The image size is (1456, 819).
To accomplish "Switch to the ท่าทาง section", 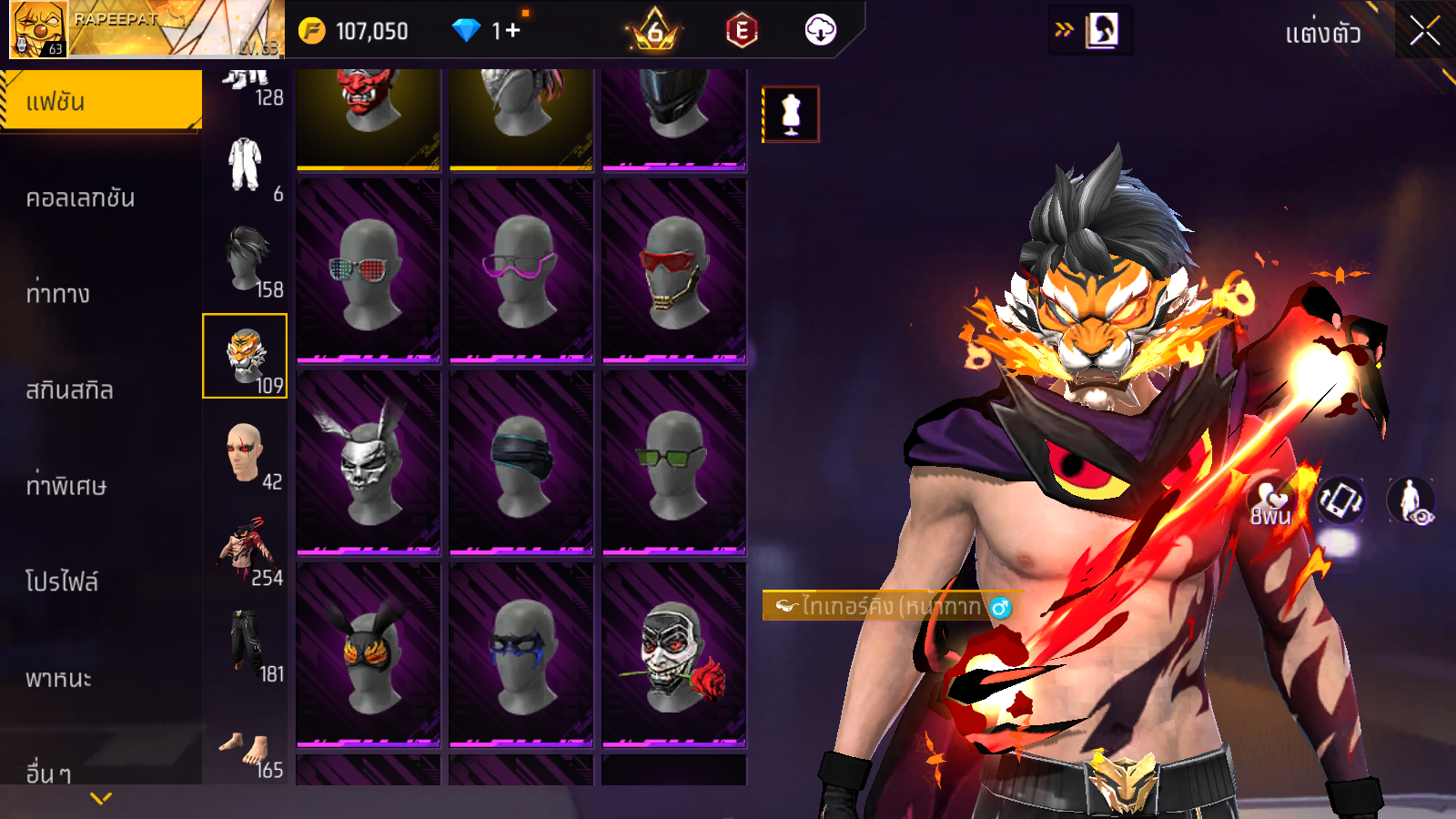I will [58, 294].
